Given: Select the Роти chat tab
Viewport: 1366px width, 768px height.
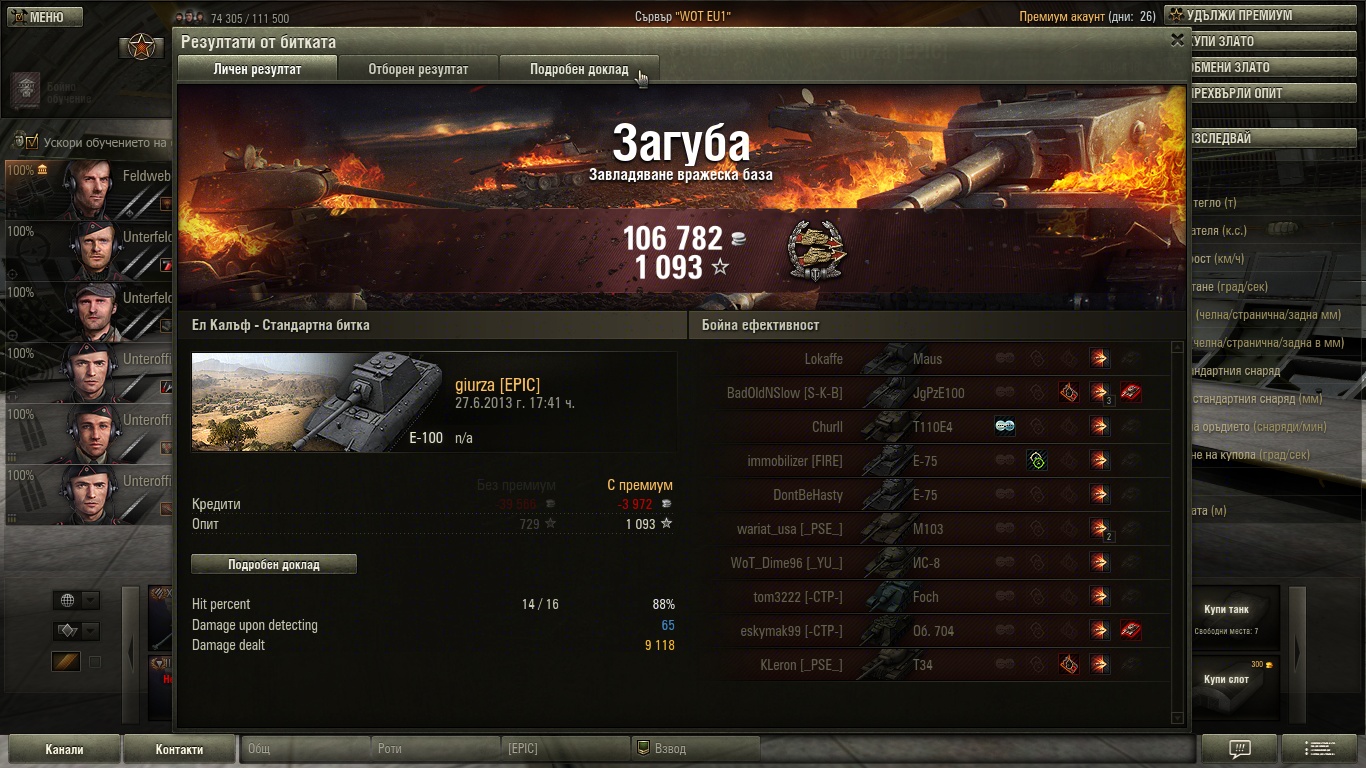Looking at the screenshot, I should pyautogui.click(x=434, y=749).
